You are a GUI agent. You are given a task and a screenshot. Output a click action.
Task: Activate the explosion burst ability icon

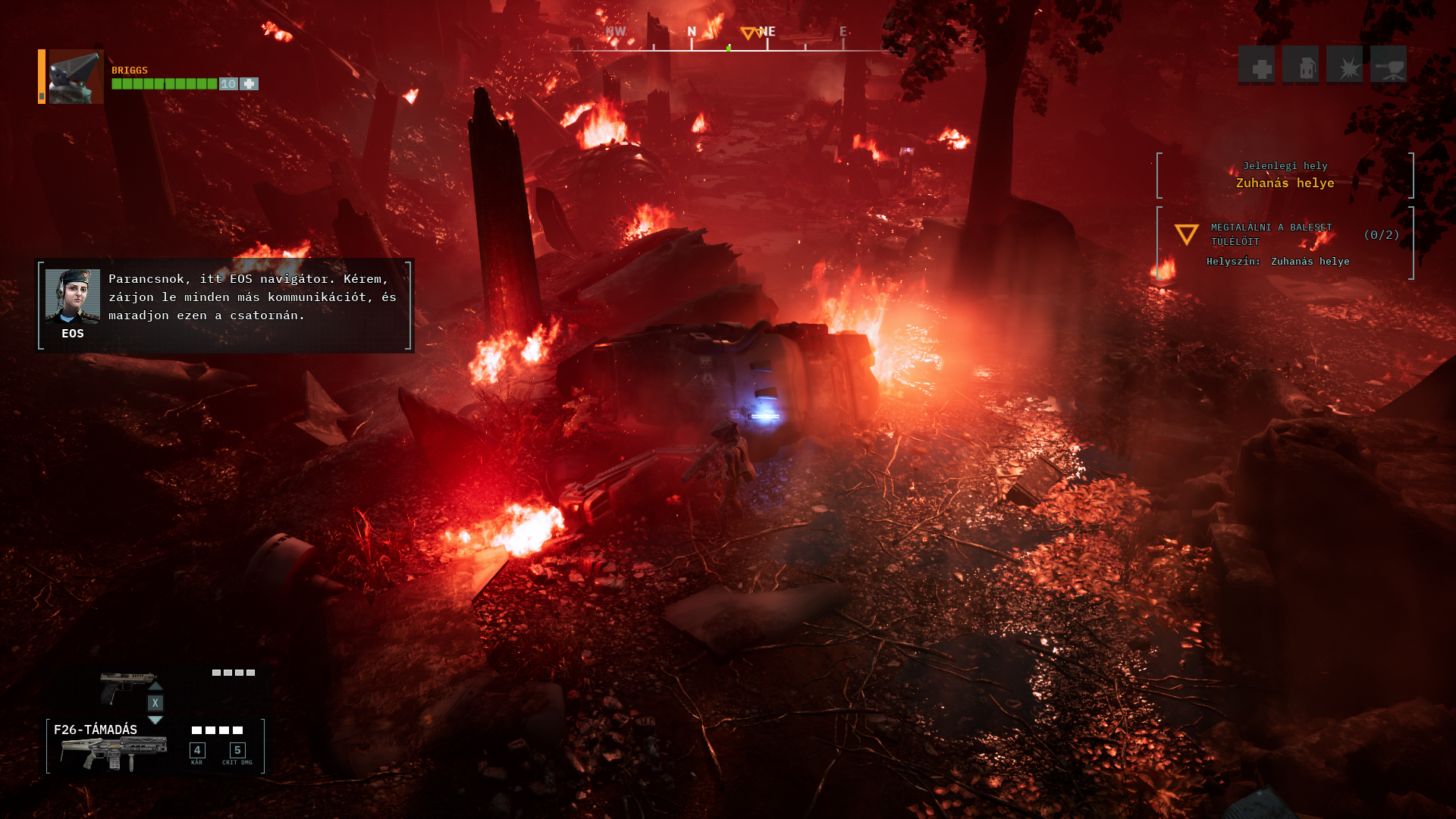click(1345, 65)
